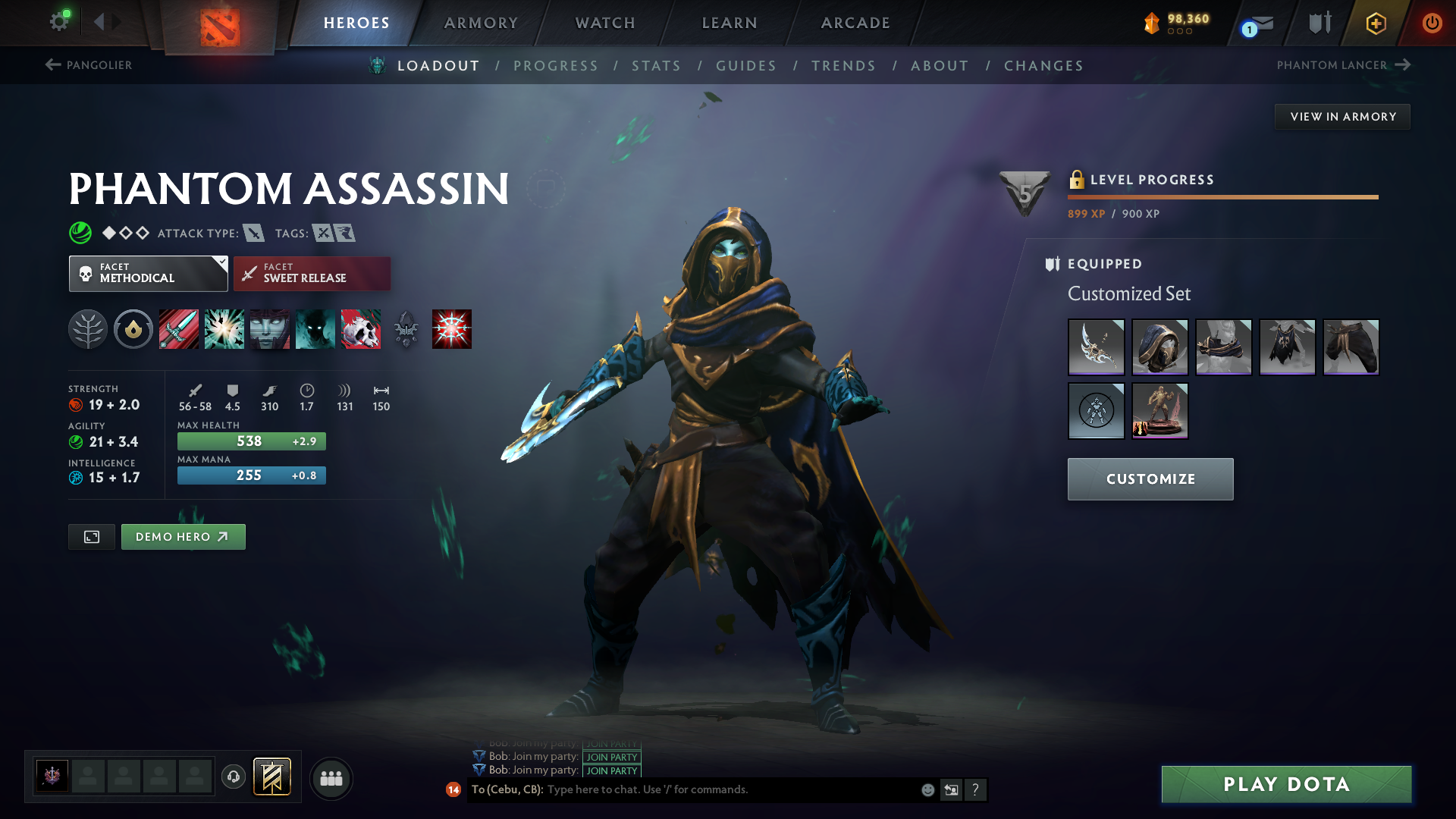Open View in Armory
The image size is (1456, 819).
(x=1342, y=117)
